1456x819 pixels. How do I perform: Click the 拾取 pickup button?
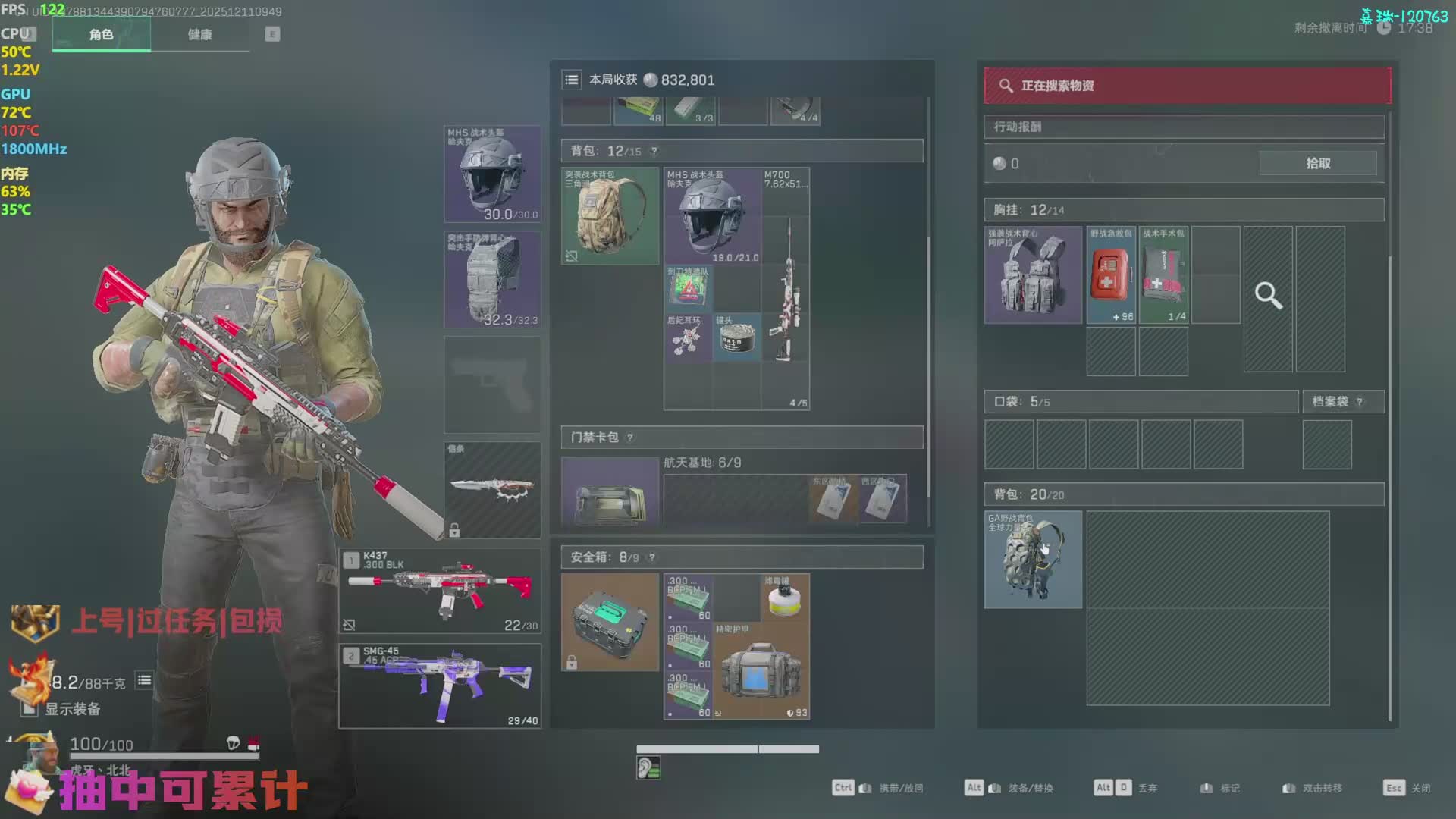pos(1317,163)
